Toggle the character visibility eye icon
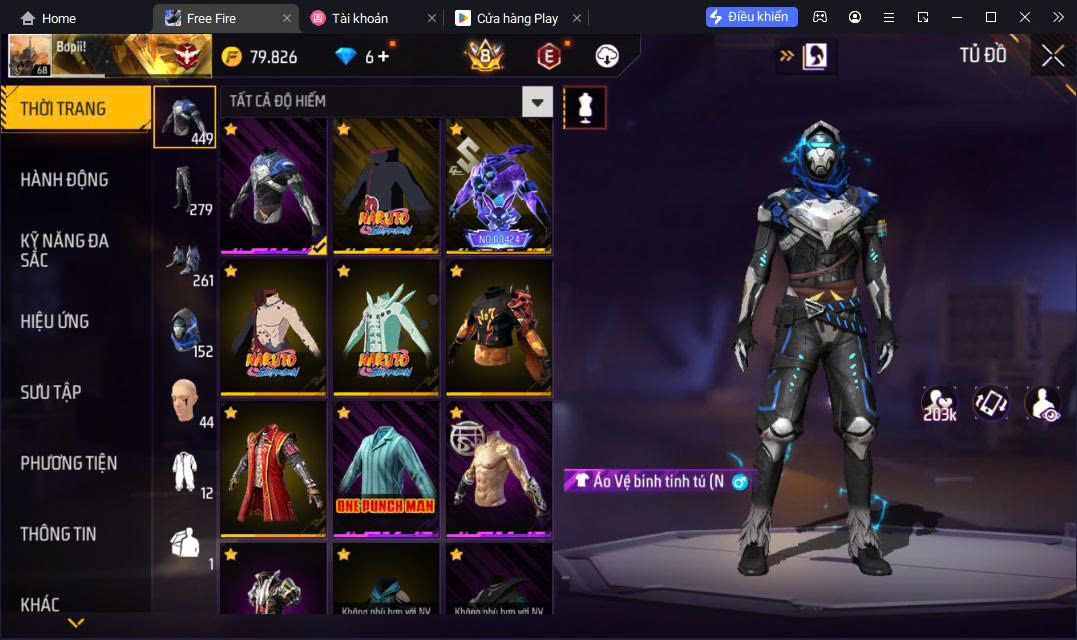Viewport: 1077px width, 640px height. [1042, 403]
